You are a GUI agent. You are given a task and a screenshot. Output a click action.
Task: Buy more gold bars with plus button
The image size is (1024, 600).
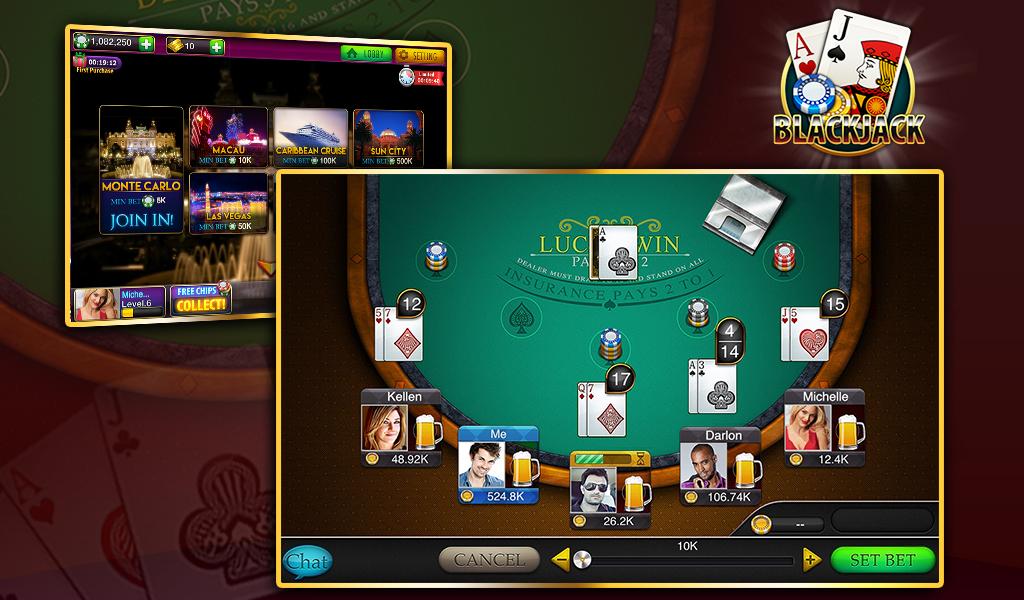pos(217,47)
